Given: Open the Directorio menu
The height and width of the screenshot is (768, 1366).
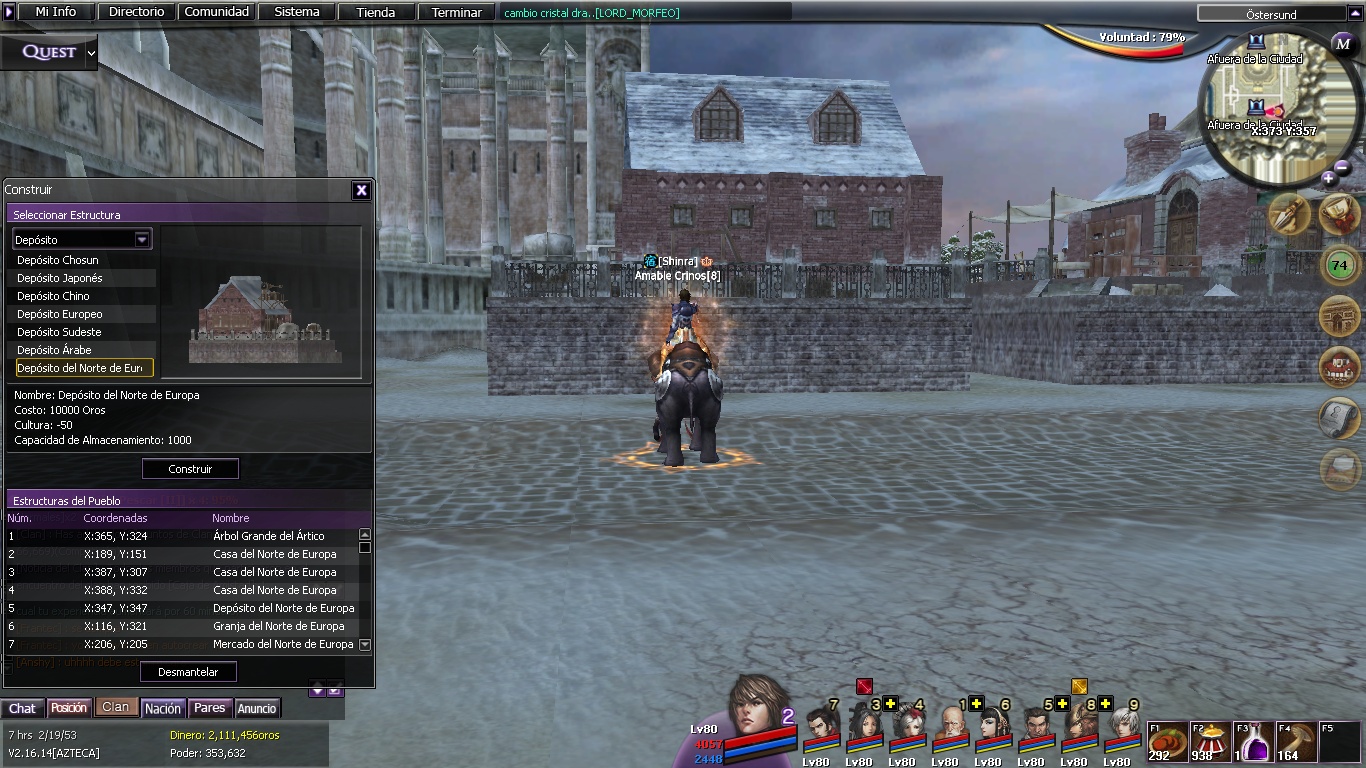Looking at the screenshot, I should point(137,12).
